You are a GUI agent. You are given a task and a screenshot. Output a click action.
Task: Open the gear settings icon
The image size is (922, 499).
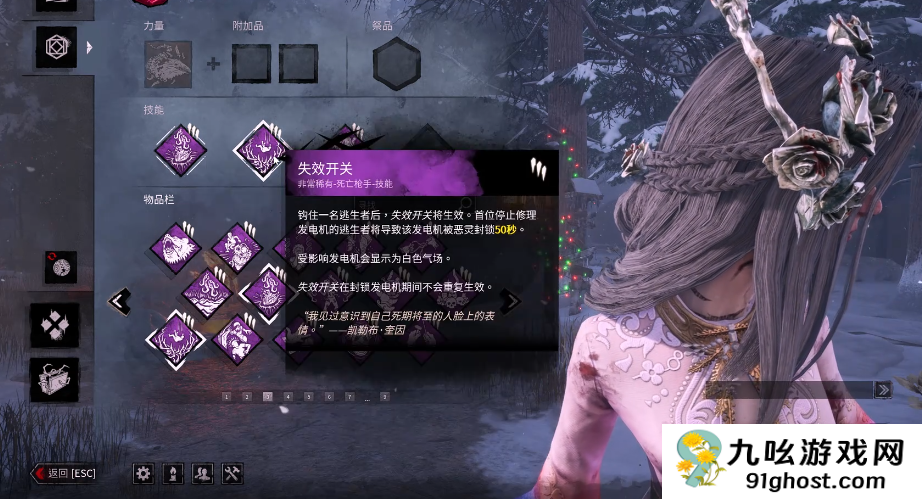coord(143,473)
